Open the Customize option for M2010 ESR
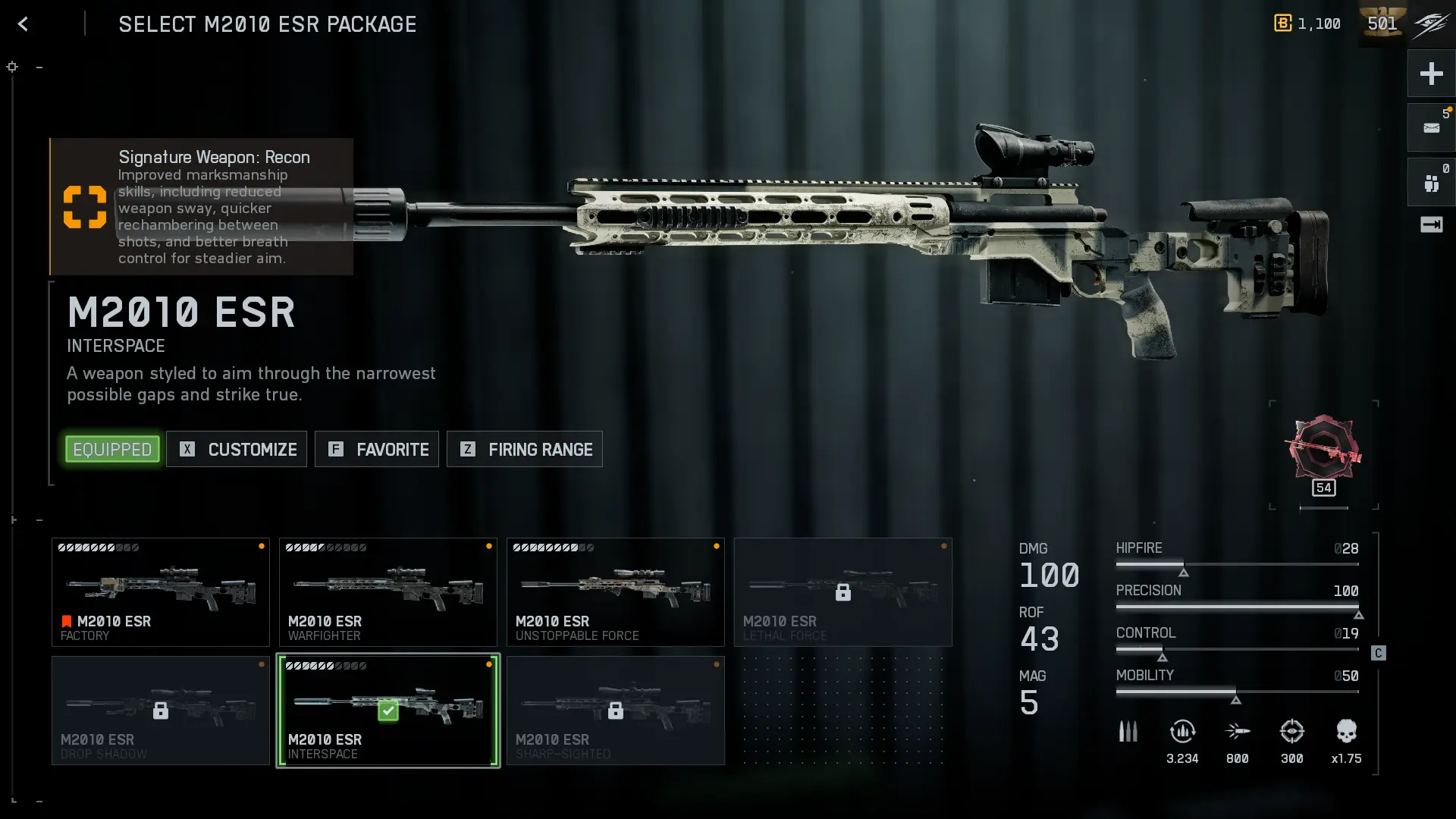The height and width of the screenshot is (819, 1456). pyautogui.click(x=237, y=449)
